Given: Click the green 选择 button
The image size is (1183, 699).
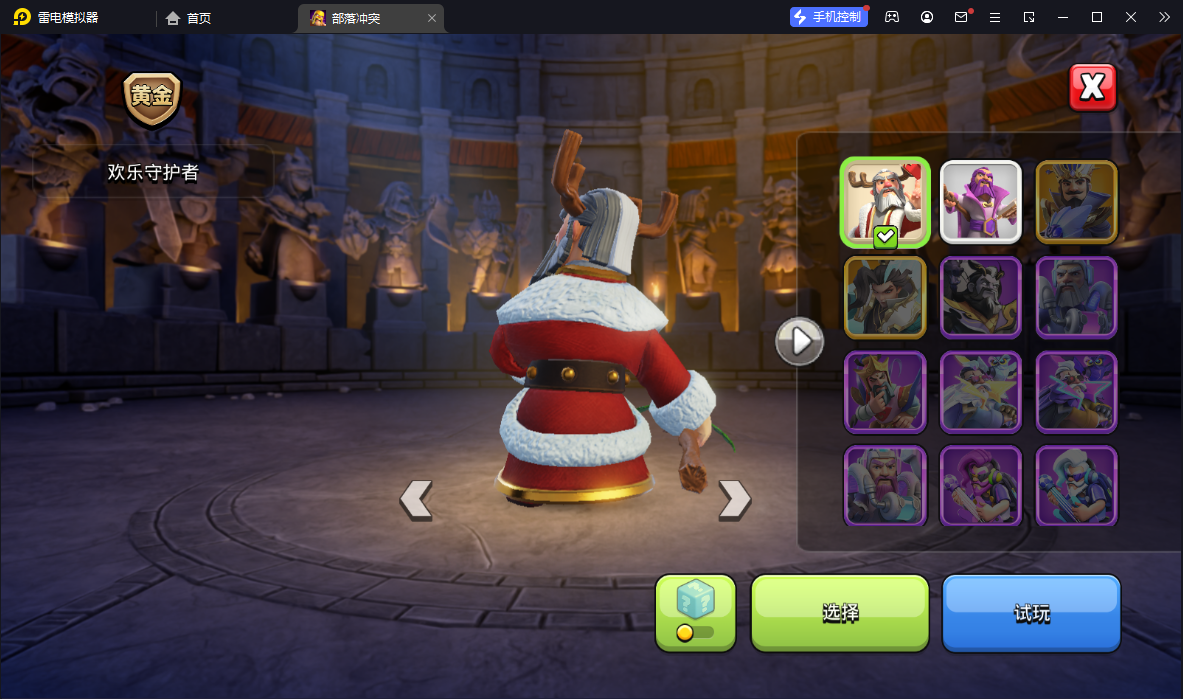Looking at the screenshot, I should 840,612.
